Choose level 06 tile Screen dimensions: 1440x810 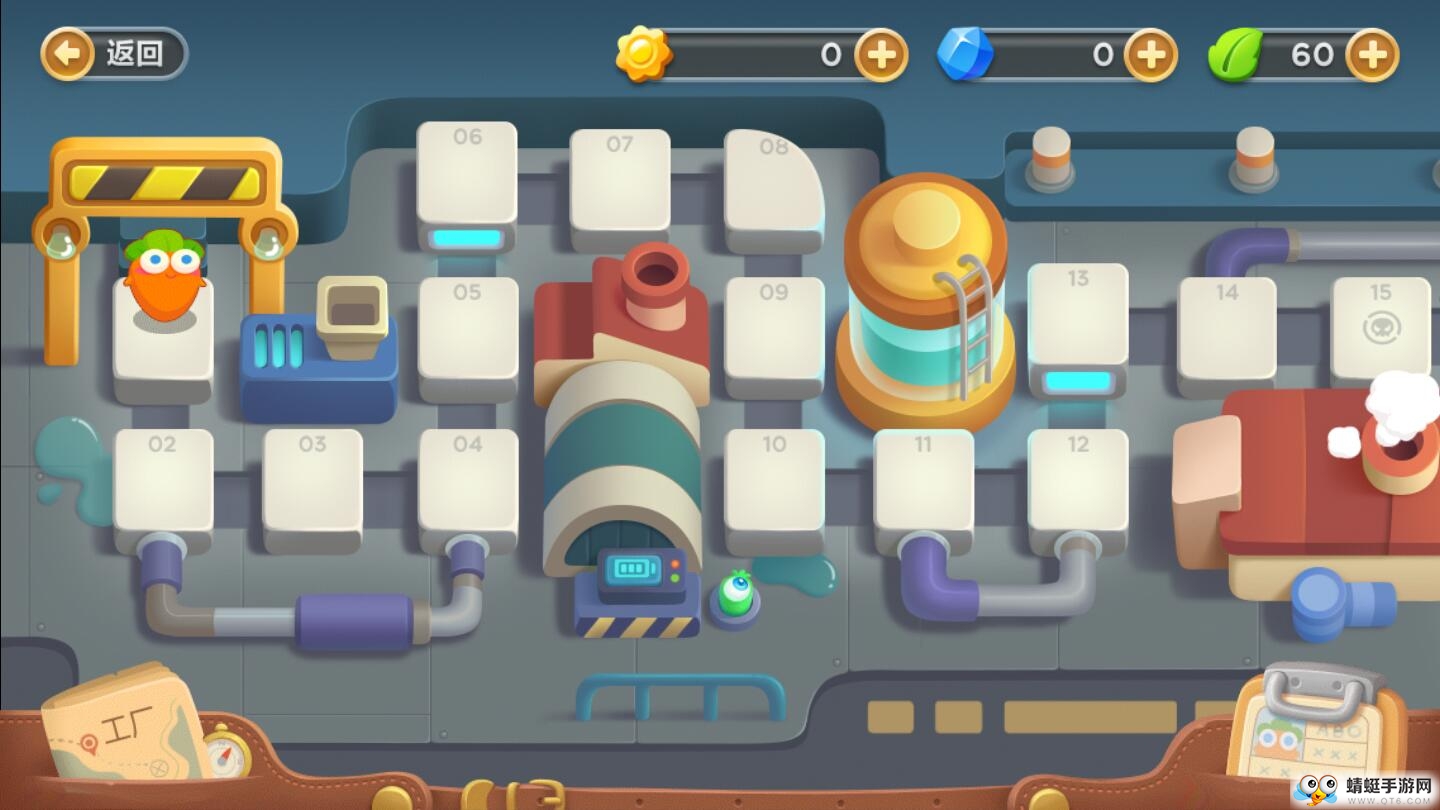click(x=467, y=178)
